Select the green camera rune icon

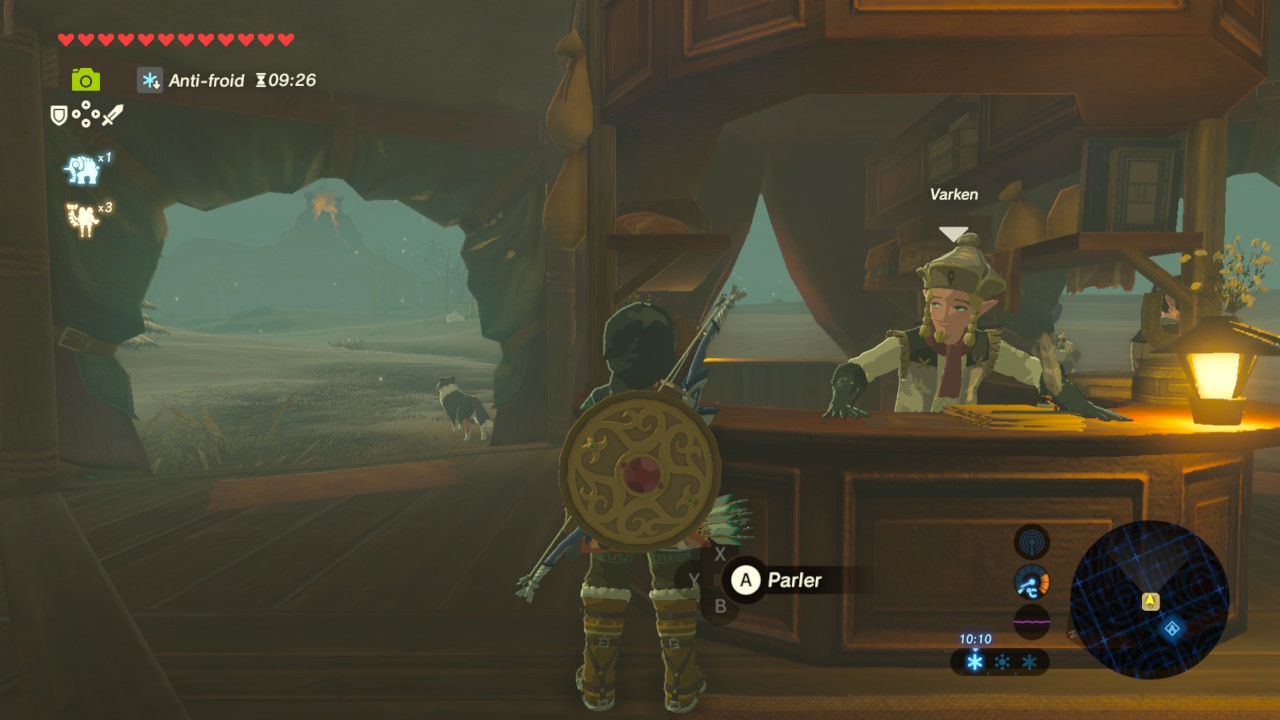click(x=86, y=80)
